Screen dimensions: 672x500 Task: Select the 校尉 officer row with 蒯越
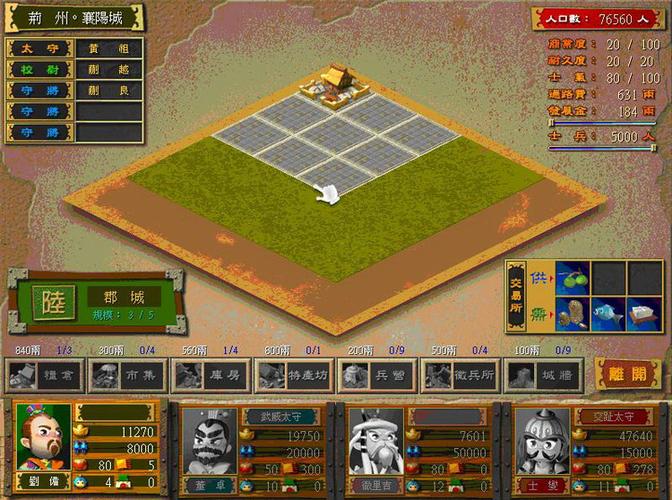tap(75, 69)
